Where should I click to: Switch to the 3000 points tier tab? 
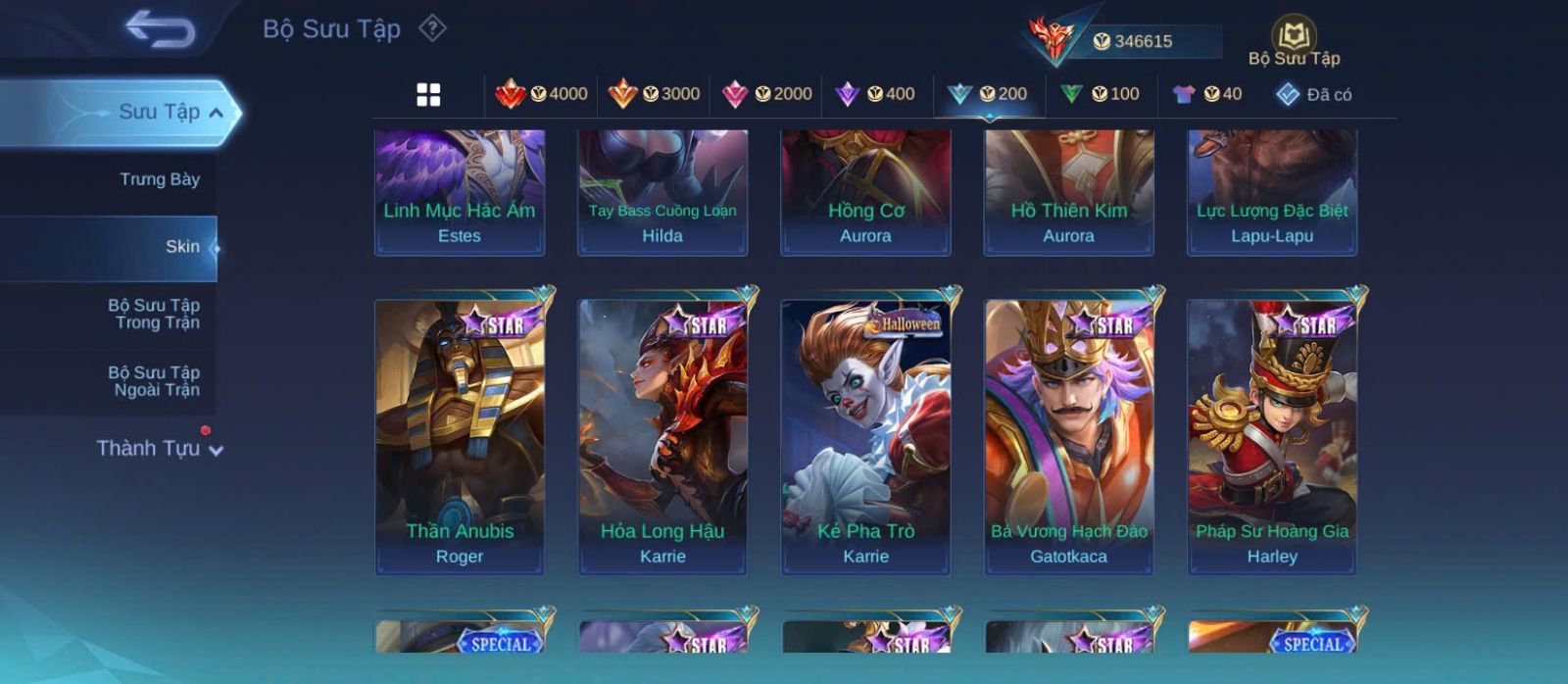pos(654,94)
